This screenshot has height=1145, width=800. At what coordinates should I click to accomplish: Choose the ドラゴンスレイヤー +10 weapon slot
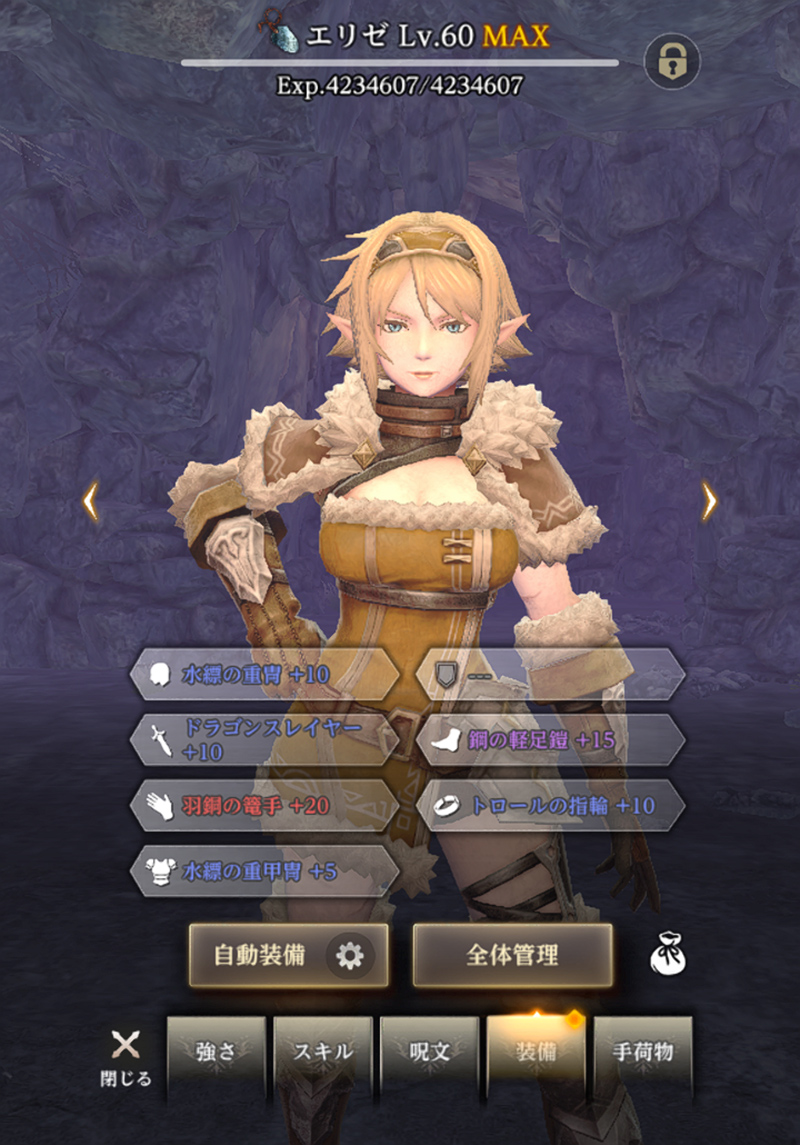coord(264,740)
